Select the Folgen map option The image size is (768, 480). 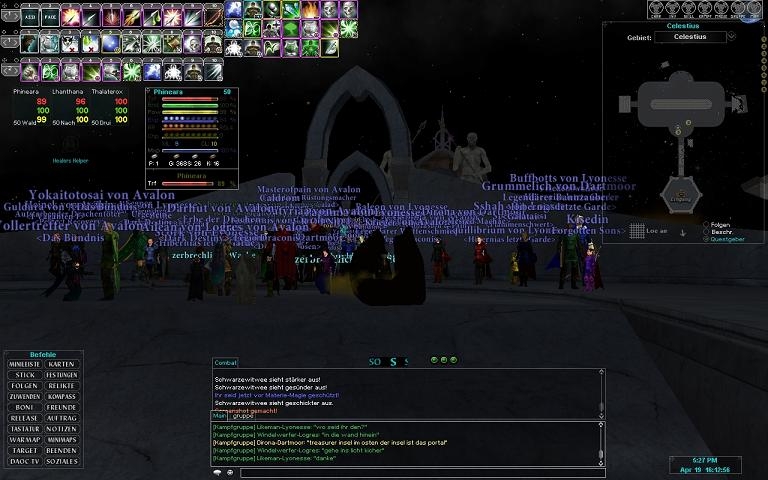coord(716,225)
